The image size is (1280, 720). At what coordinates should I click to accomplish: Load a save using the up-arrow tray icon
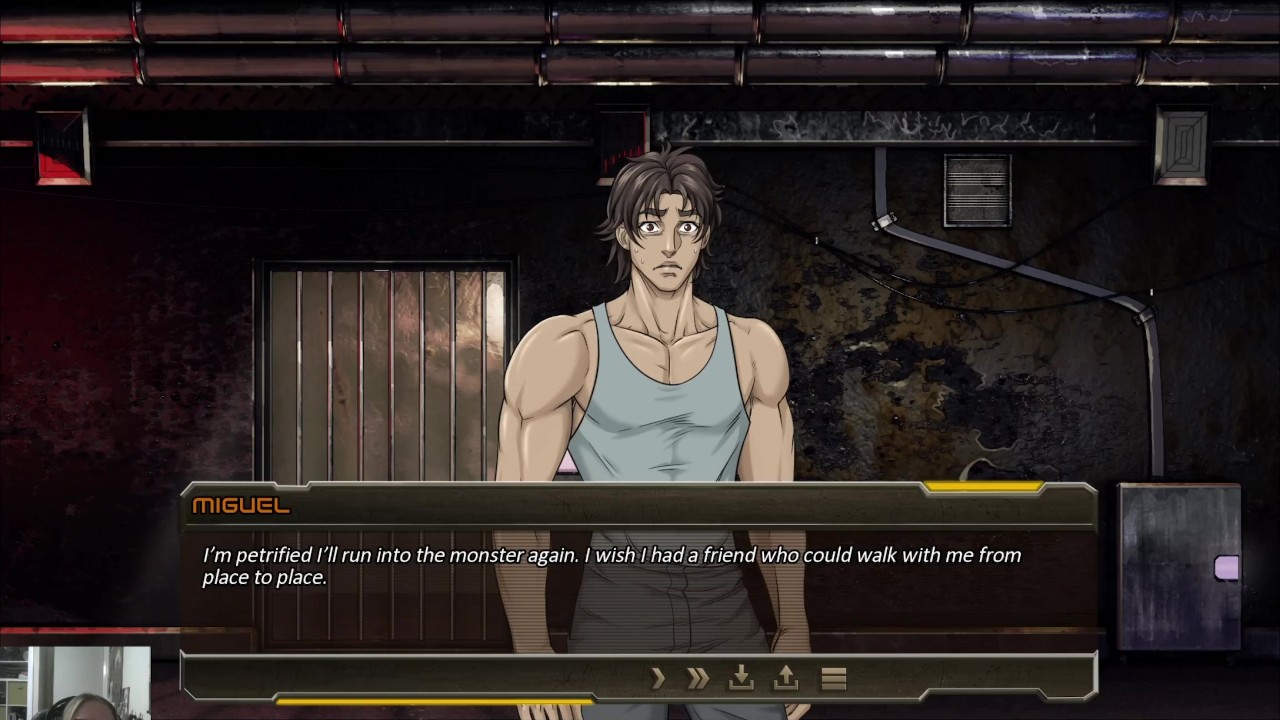click(786, 679)
